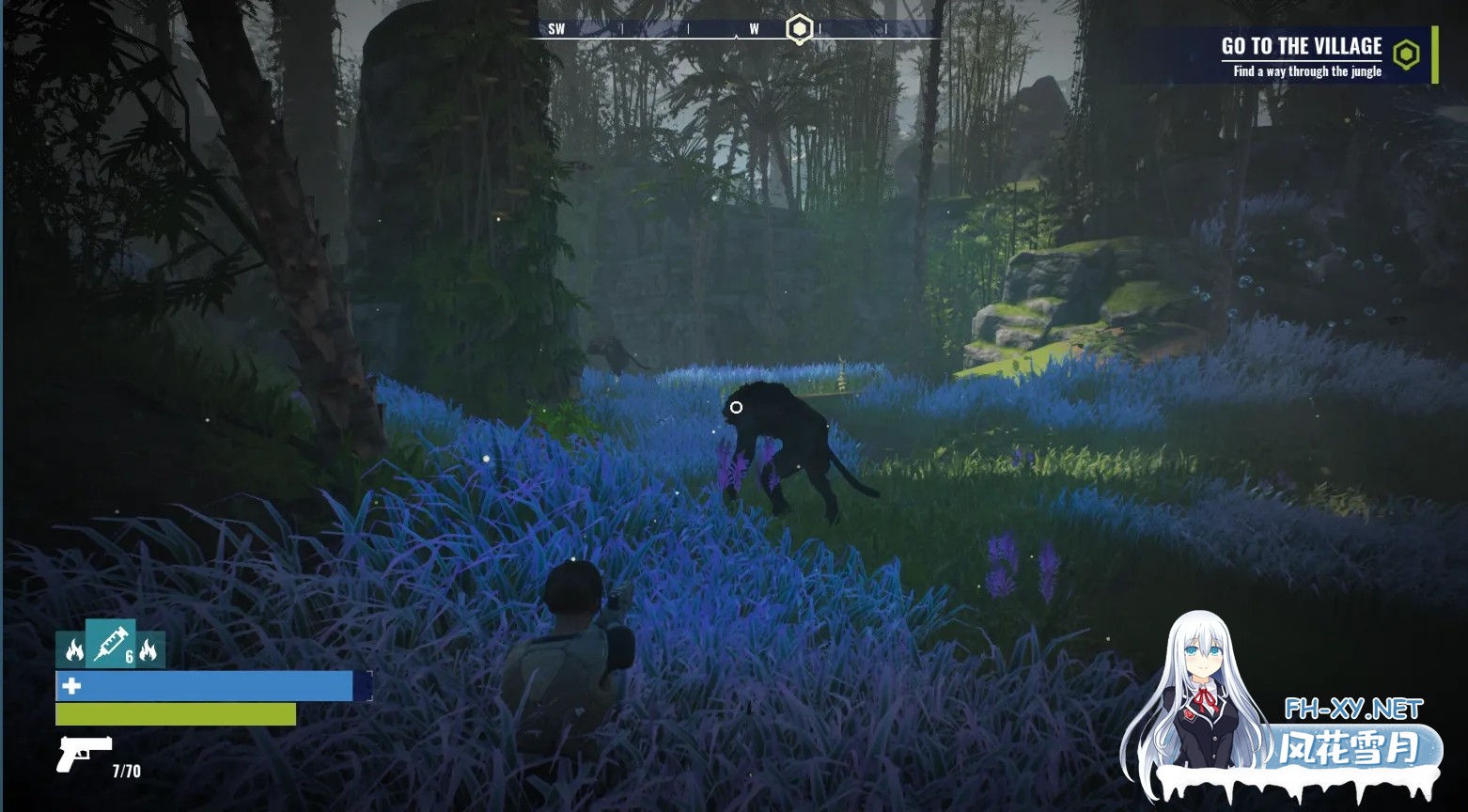This screenshot has height=812, width=1468.
Task: Click the right flame inventory icon
Action: (x=148, y=649)
